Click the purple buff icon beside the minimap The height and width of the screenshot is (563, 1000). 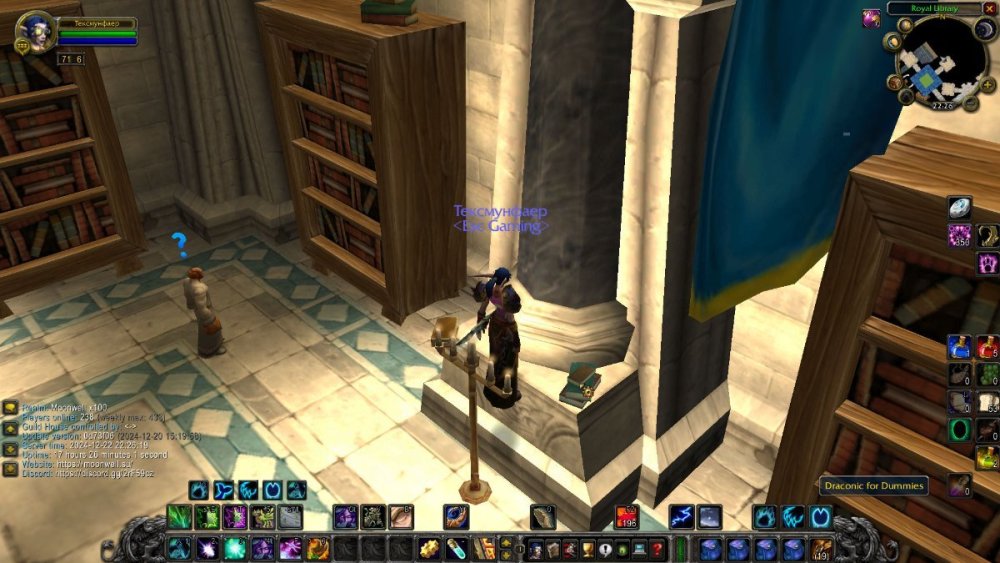[872, 17]
